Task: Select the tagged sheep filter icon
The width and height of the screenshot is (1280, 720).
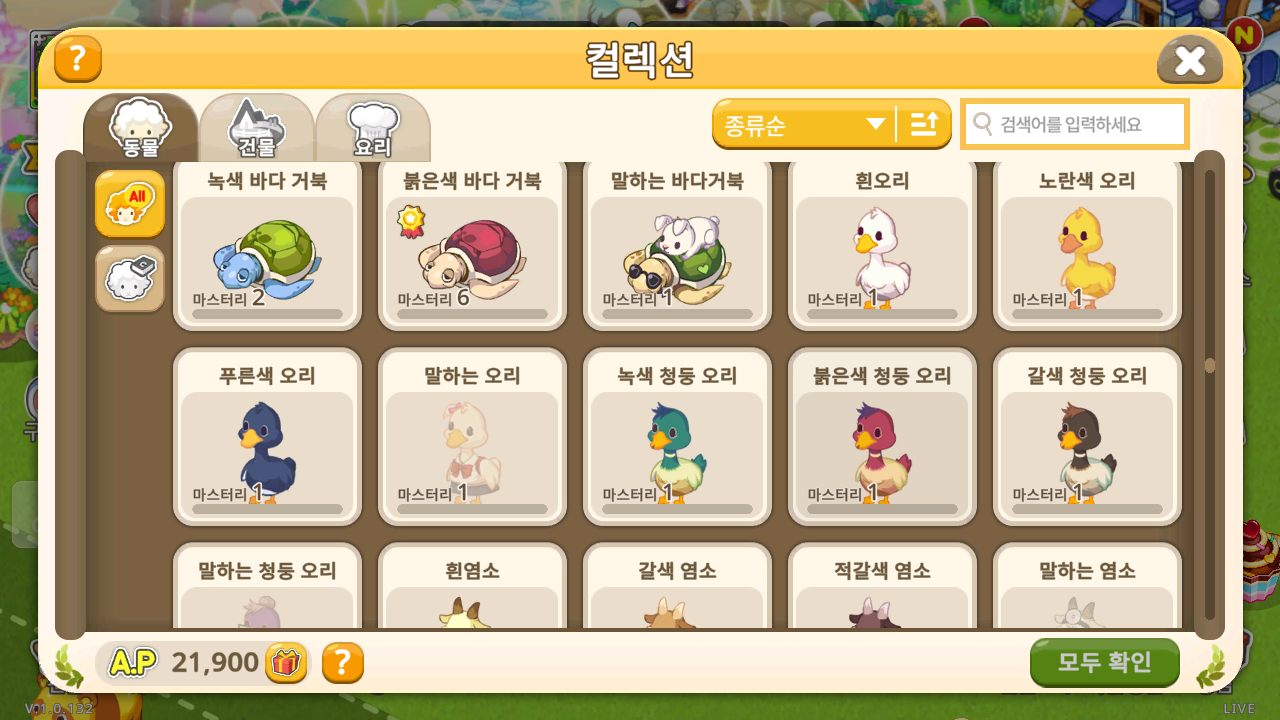Action: [130, 279]
